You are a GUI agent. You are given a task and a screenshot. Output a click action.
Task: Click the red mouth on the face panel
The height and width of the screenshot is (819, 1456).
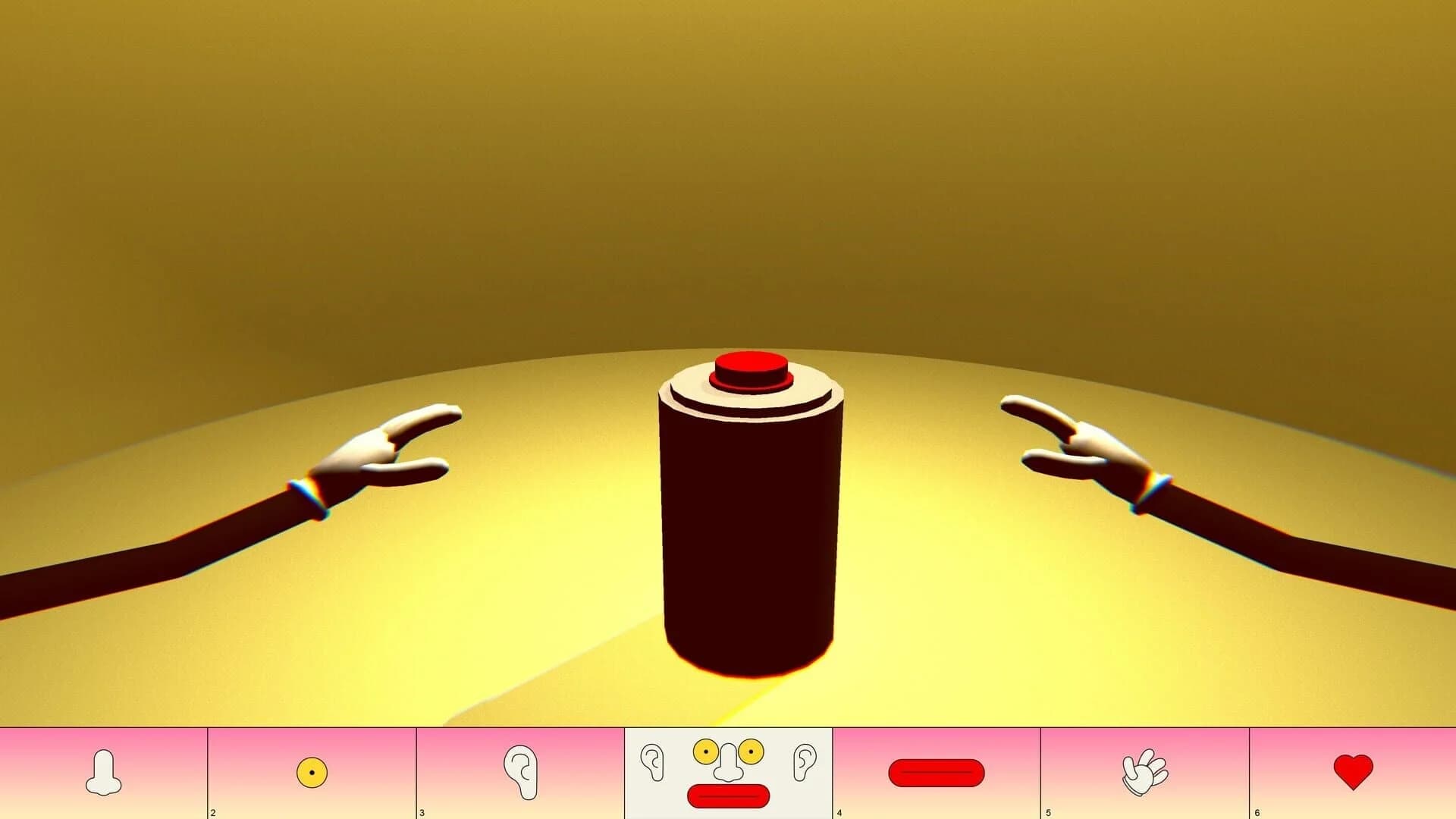coord(727,795)
